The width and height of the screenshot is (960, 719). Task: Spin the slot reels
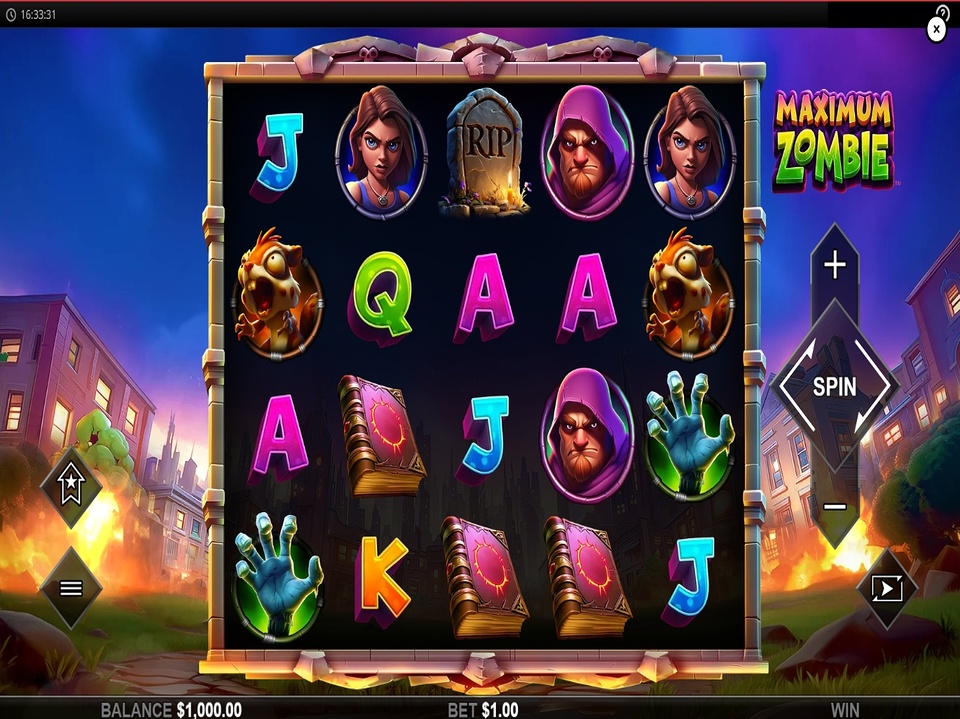[834, 386]
